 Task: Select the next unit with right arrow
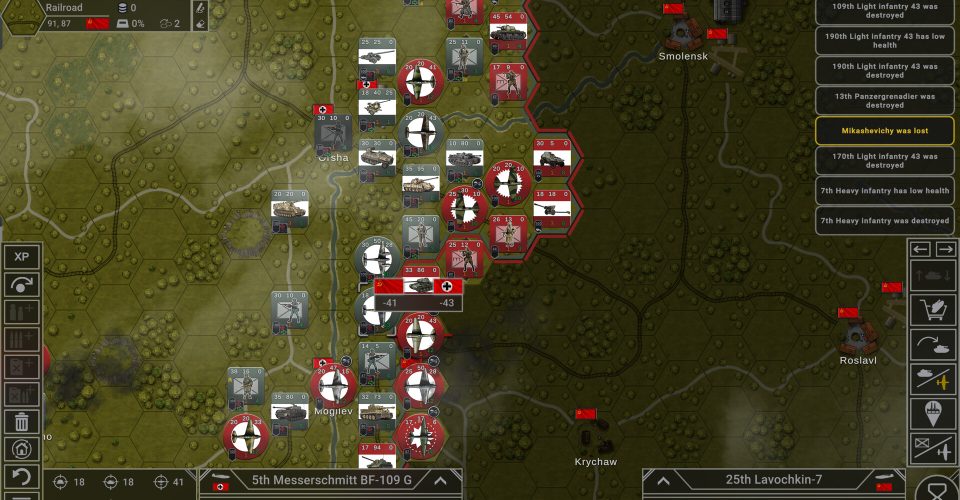pos(945,249)
